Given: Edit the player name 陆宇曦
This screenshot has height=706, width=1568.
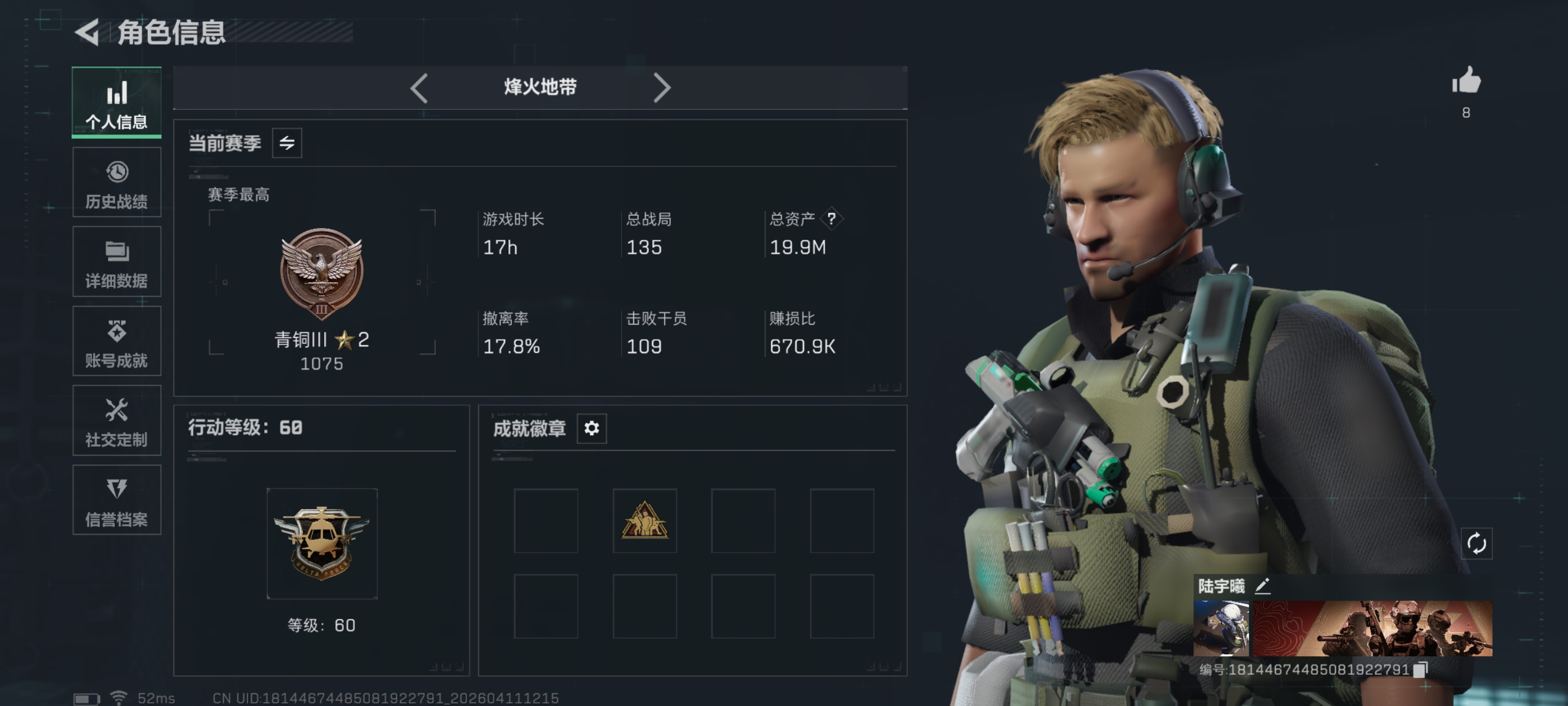Looking at the screenshot, I should pos(1262,586).
